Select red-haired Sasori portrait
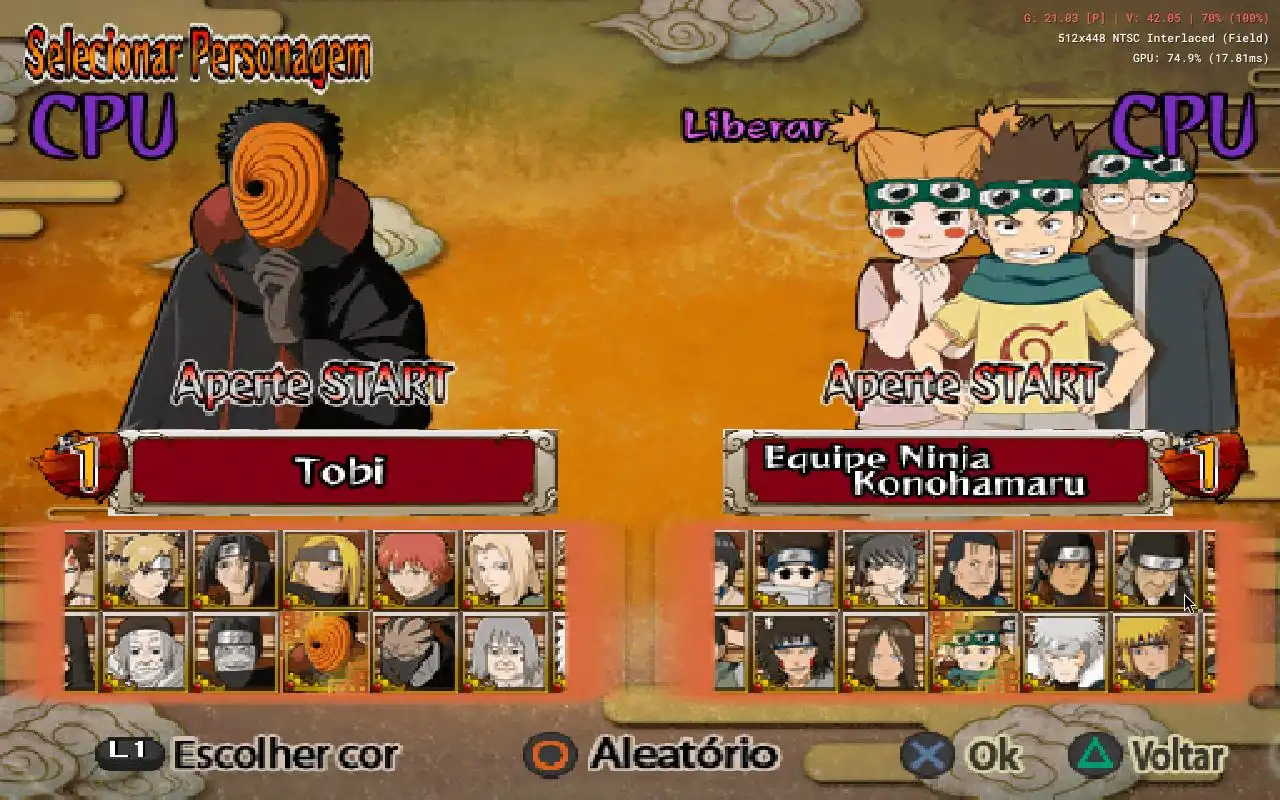Image resolution: width=1280 pixels, height=800 pixels. [x=415, y=569]
